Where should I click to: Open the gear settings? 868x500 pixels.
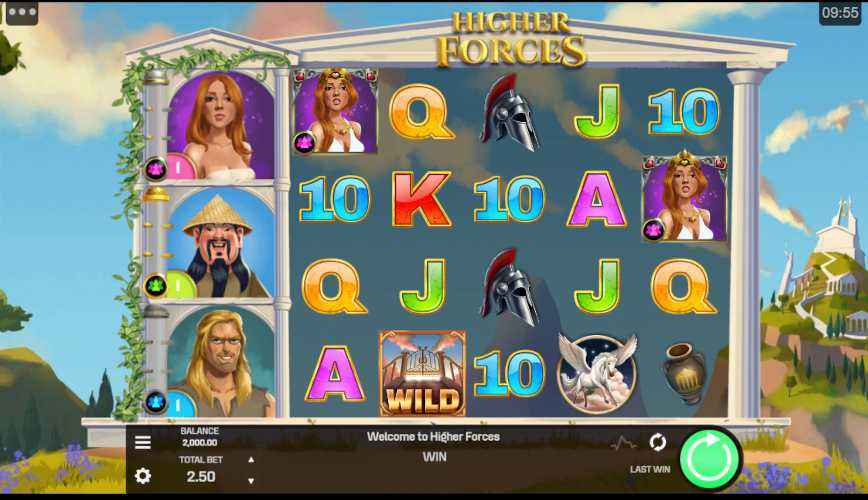(143, 475)
